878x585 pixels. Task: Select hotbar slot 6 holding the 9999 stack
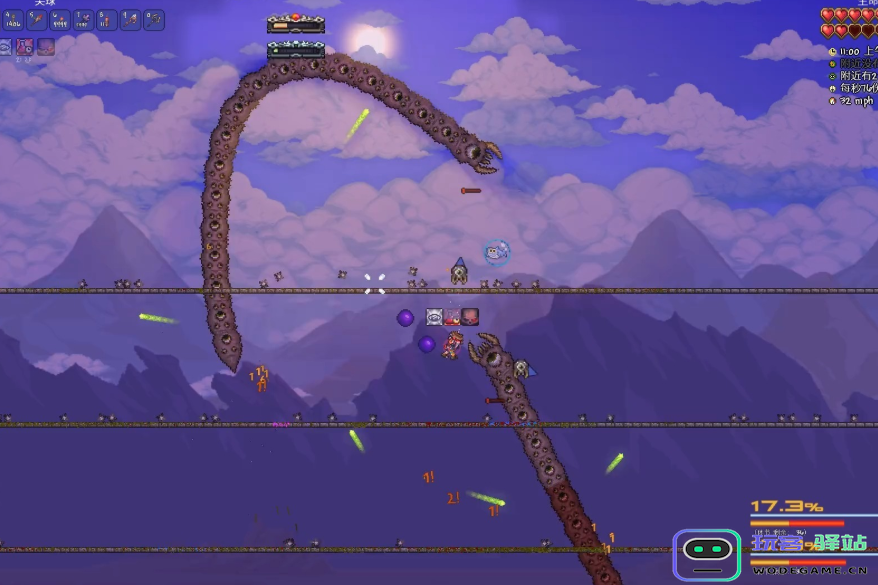[x=60, y=20]
